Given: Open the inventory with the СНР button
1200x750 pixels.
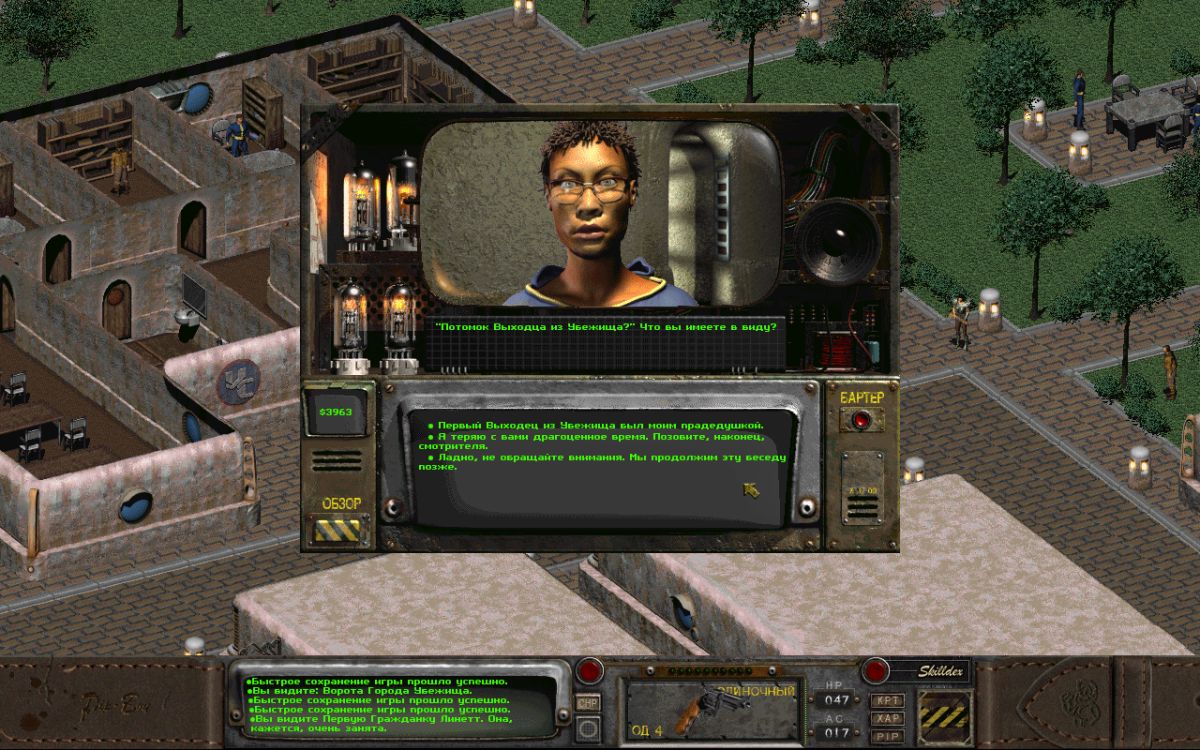Looking at the screenshot, I should 588,702.
